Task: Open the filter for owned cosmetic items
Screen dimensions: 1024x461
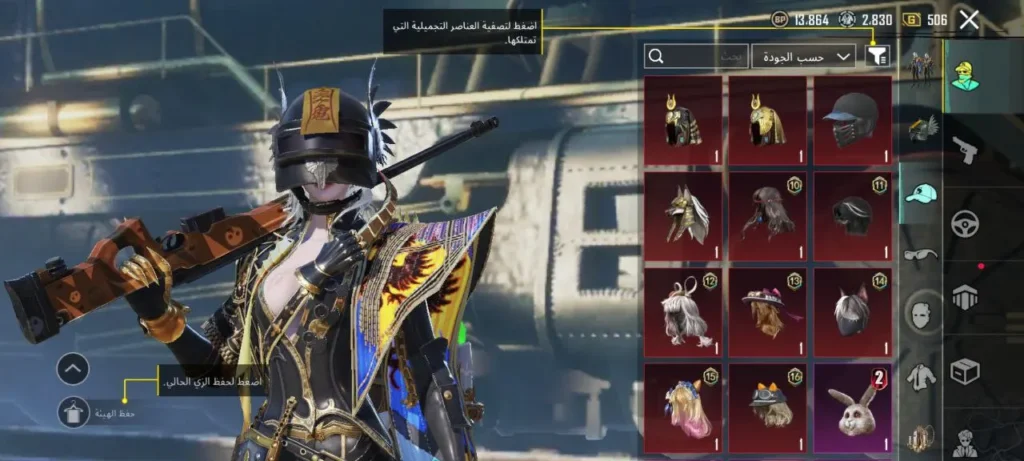Action: 877,57
